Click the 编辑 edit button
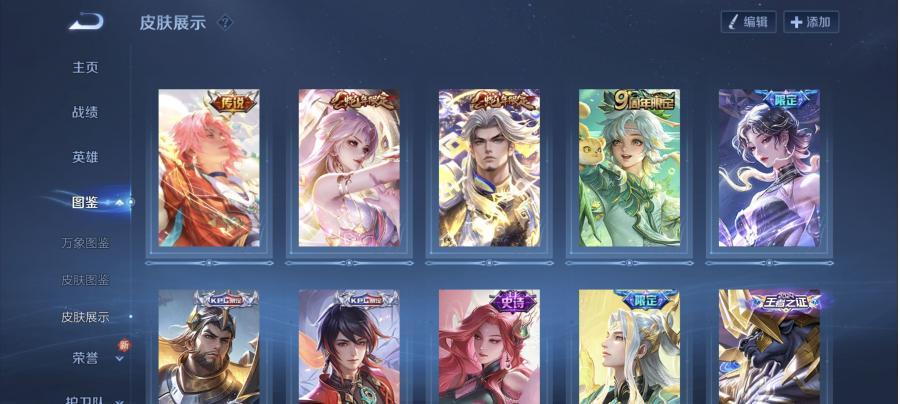The image size is (900, 404). (x=748, y=22)
